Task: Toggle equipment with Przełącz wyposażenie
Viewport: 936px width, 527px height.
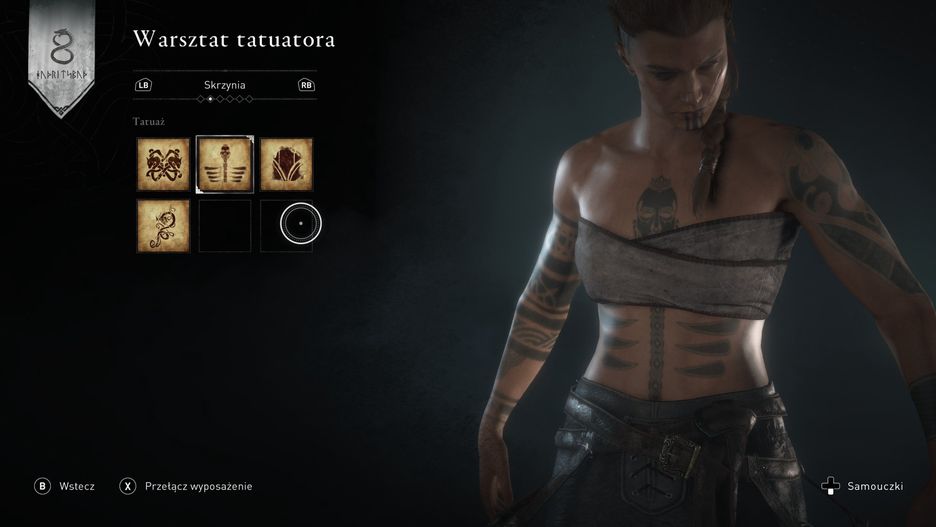Action: [x=187, y=486]
